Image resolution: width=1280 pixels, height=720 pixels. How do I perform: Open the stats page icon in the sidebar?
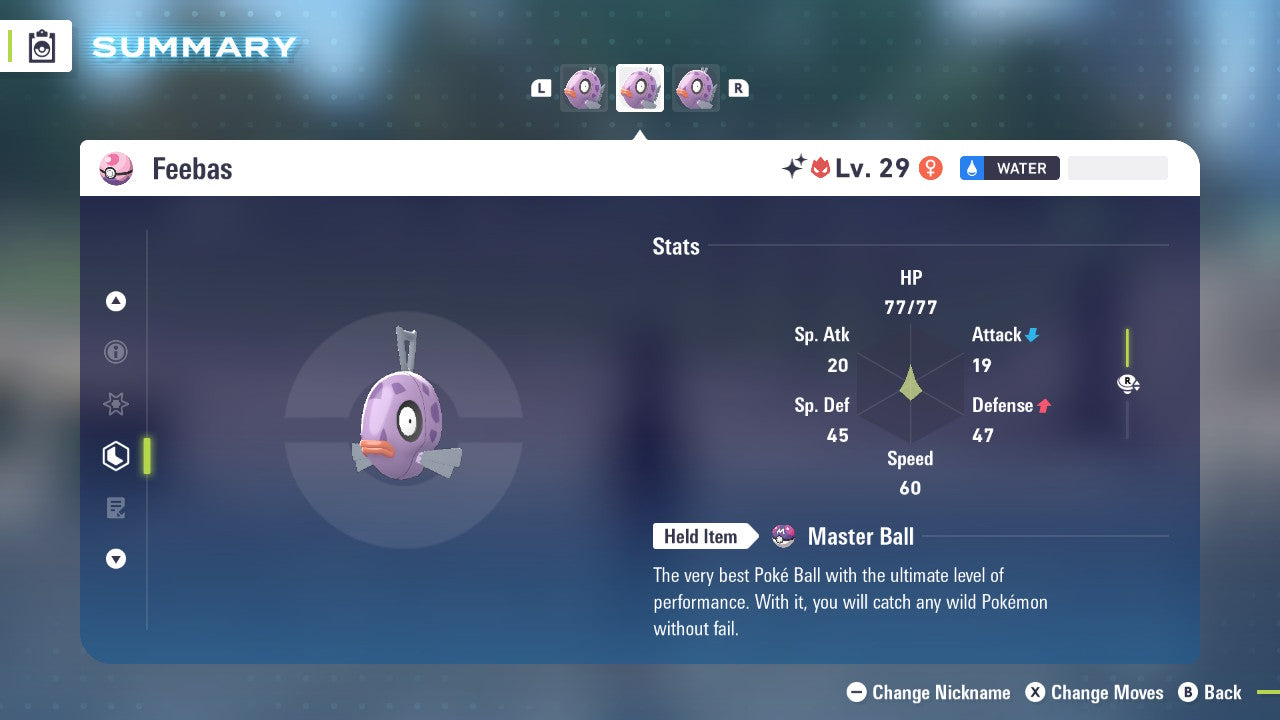(x=116, y=455)
